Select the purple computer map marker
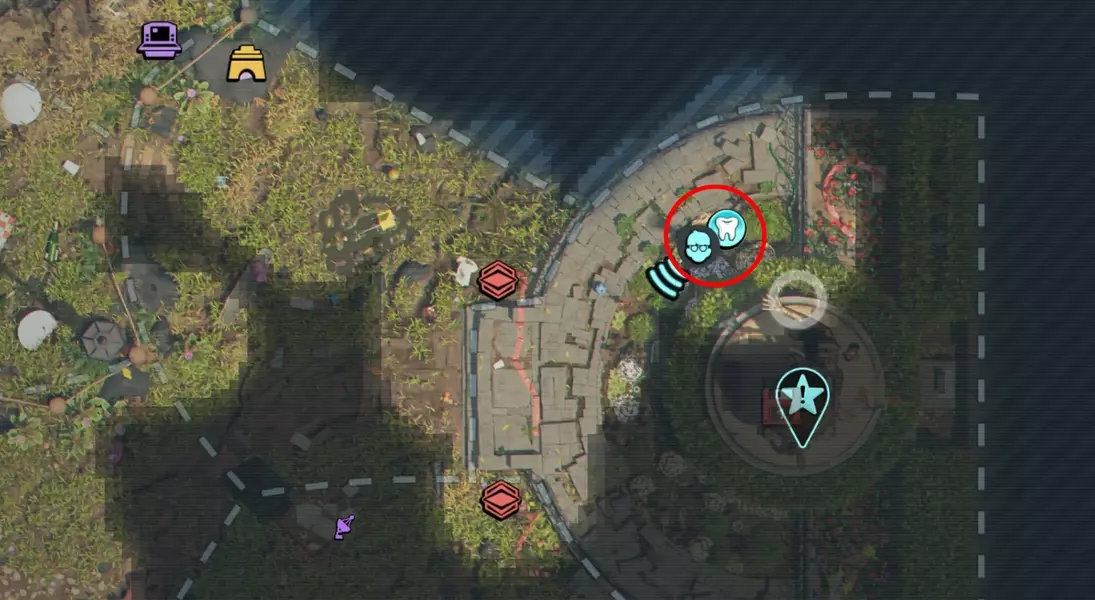The height and width of the screenshot is (600, 1095). (x=158, y=40)
